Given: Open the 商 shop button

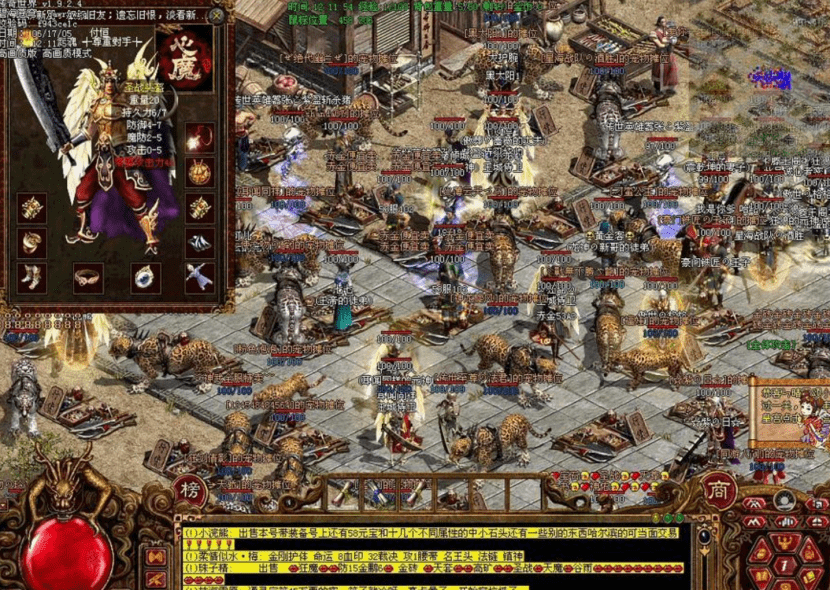Looking at the screenshot, I should (720, 490).
